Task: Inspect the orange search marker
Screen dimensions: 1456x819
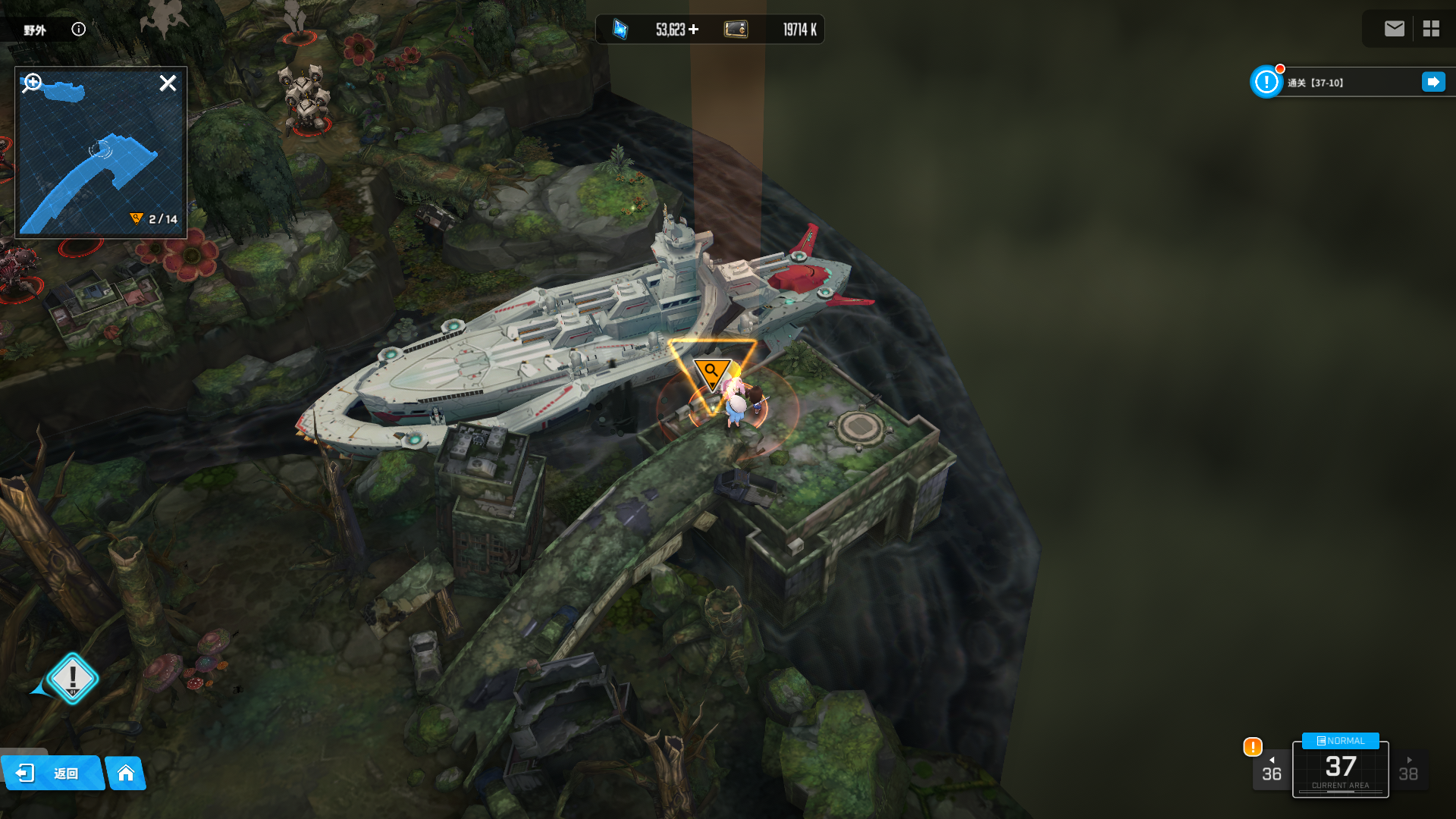Action: tap(711, 372)
